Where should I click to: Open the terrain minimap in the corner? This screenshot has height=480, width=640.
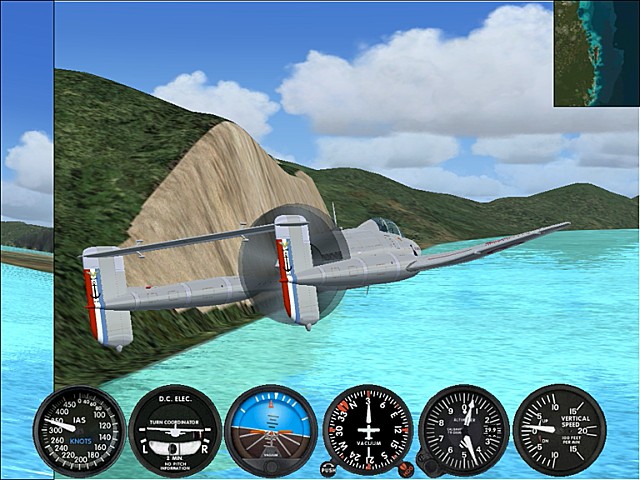(x=596, y=53)
